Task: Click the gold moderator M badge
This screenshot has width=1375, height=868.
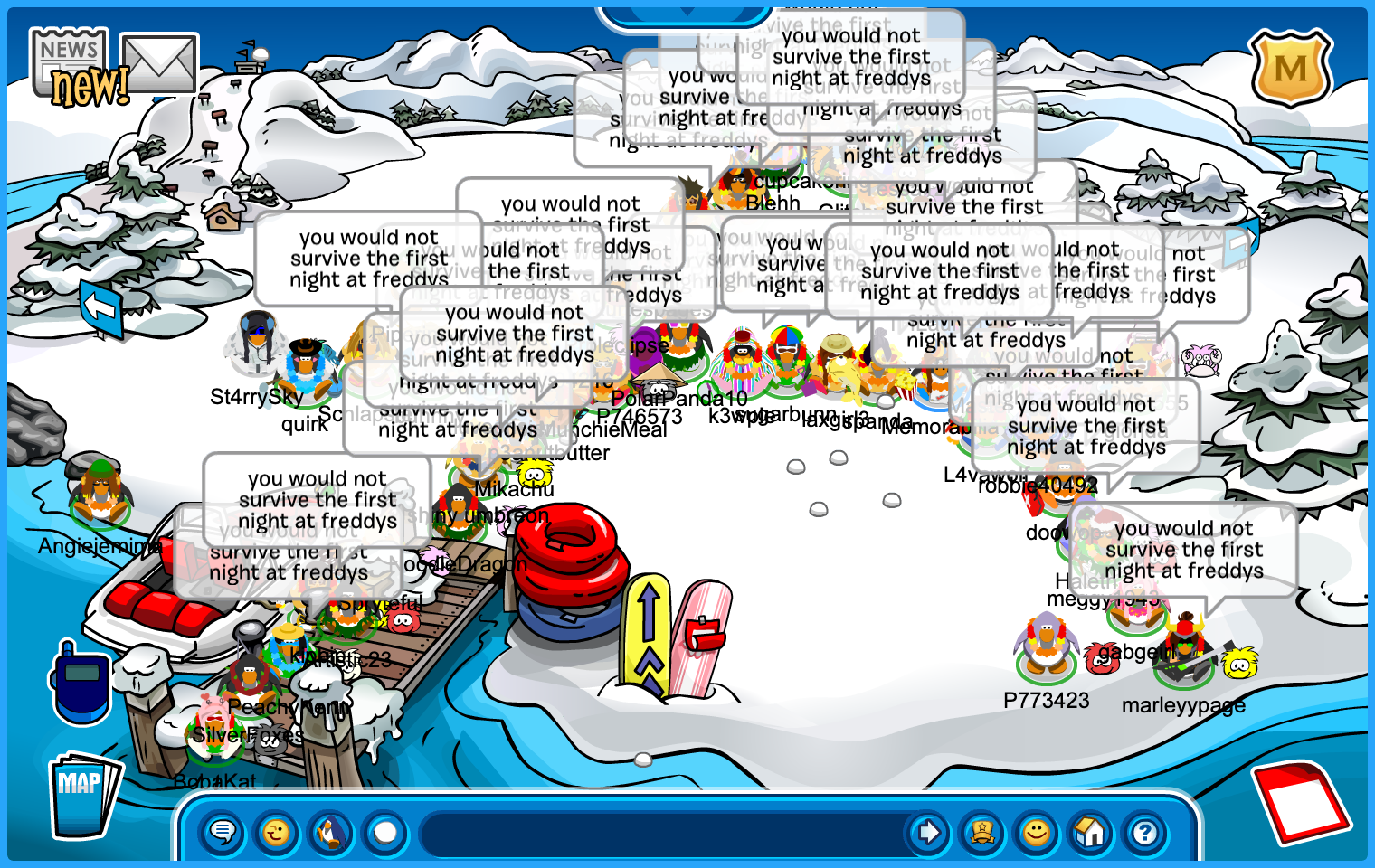Action: click(x=1290, y=68)
